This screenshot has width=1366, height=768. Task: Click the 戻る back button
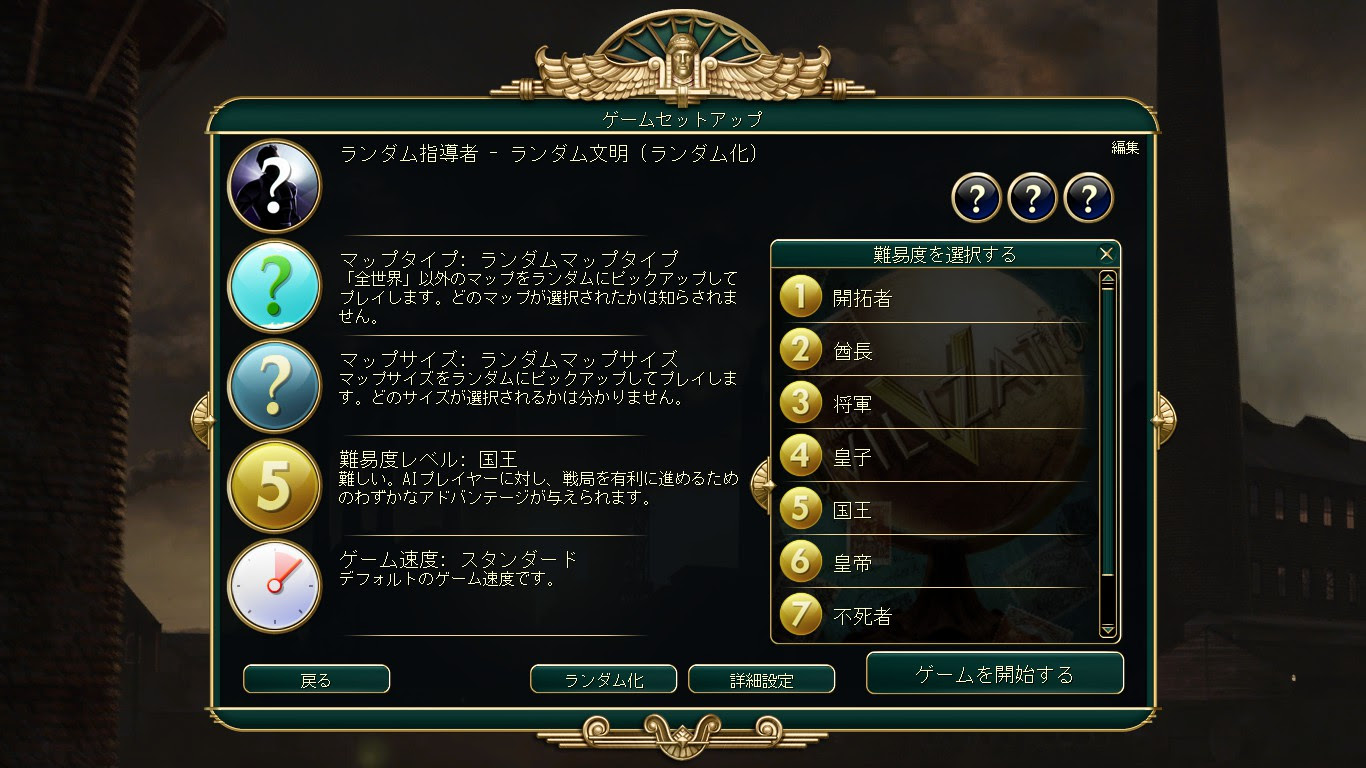click(315, 679)
